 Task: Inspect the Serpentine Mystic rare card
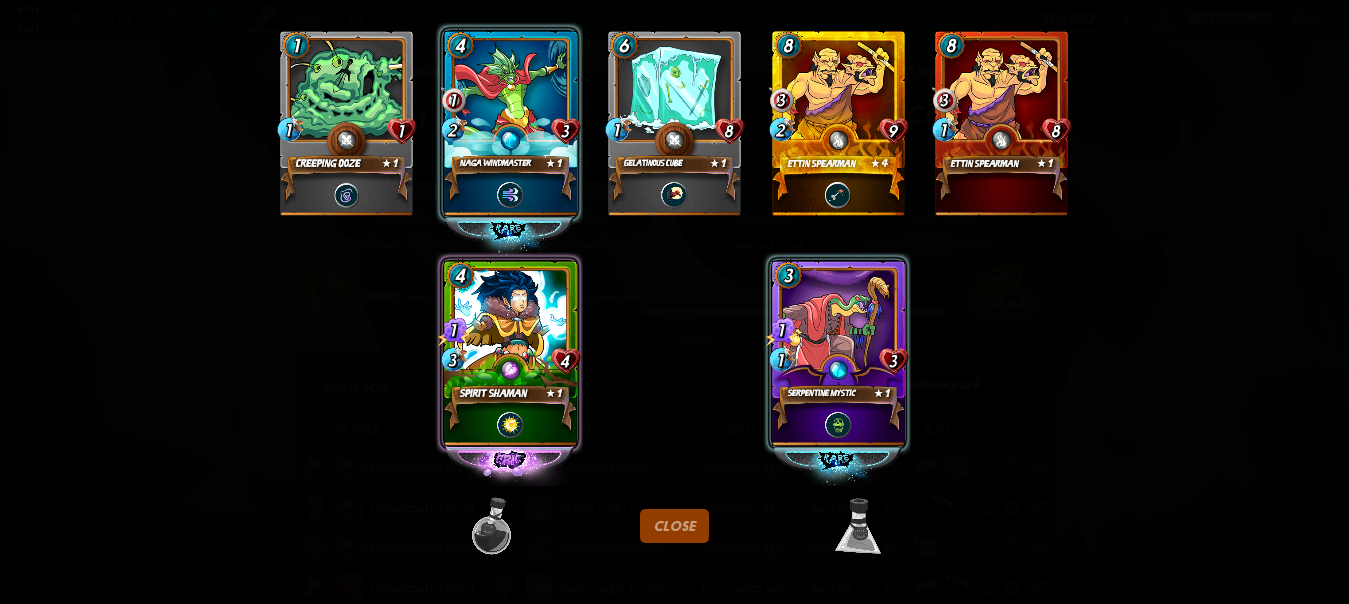(838, 353)
